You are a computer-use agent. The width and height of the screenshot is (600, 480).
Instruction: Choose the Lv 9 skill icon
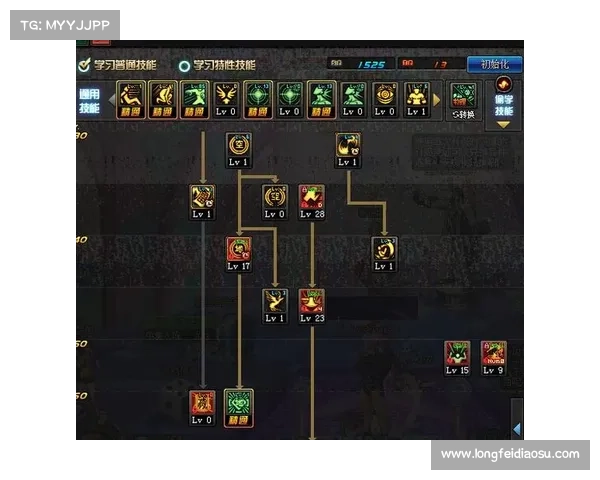(492, 356)
